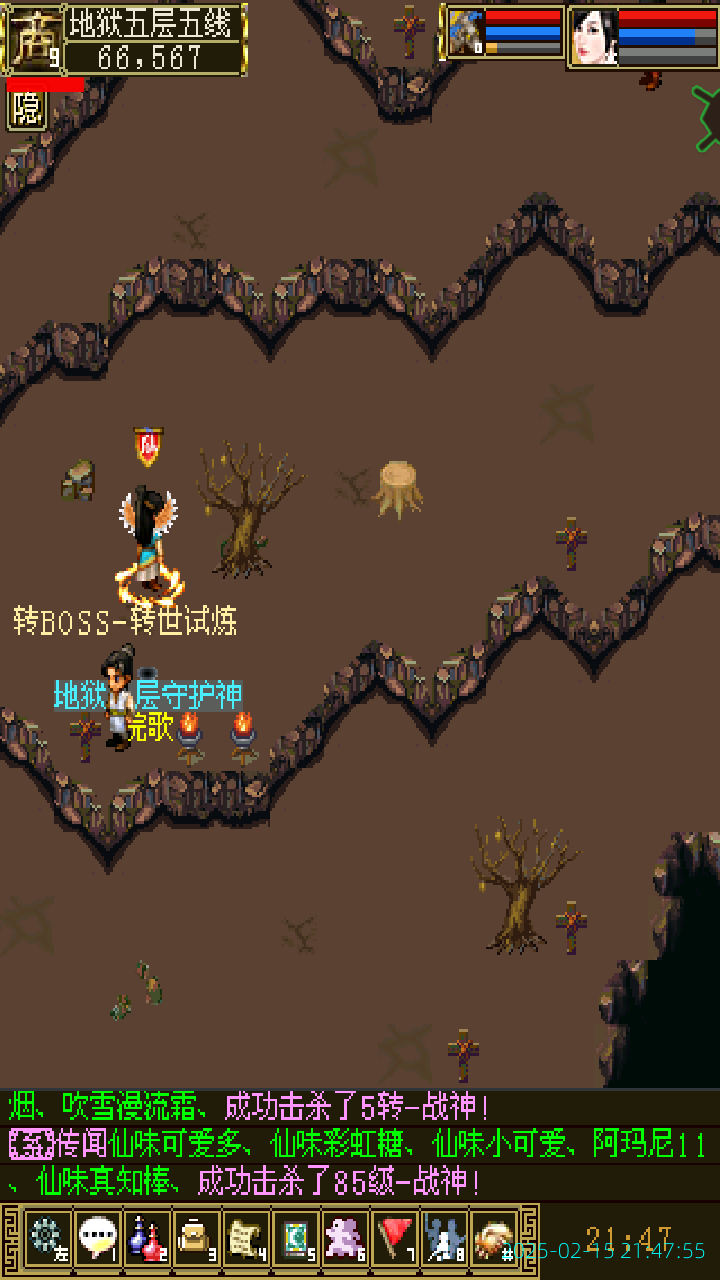Open the map icon beside 地狱五层五线
This screenshot has height=1280, width=720.
pyautogui.click(x=31, y=38)
